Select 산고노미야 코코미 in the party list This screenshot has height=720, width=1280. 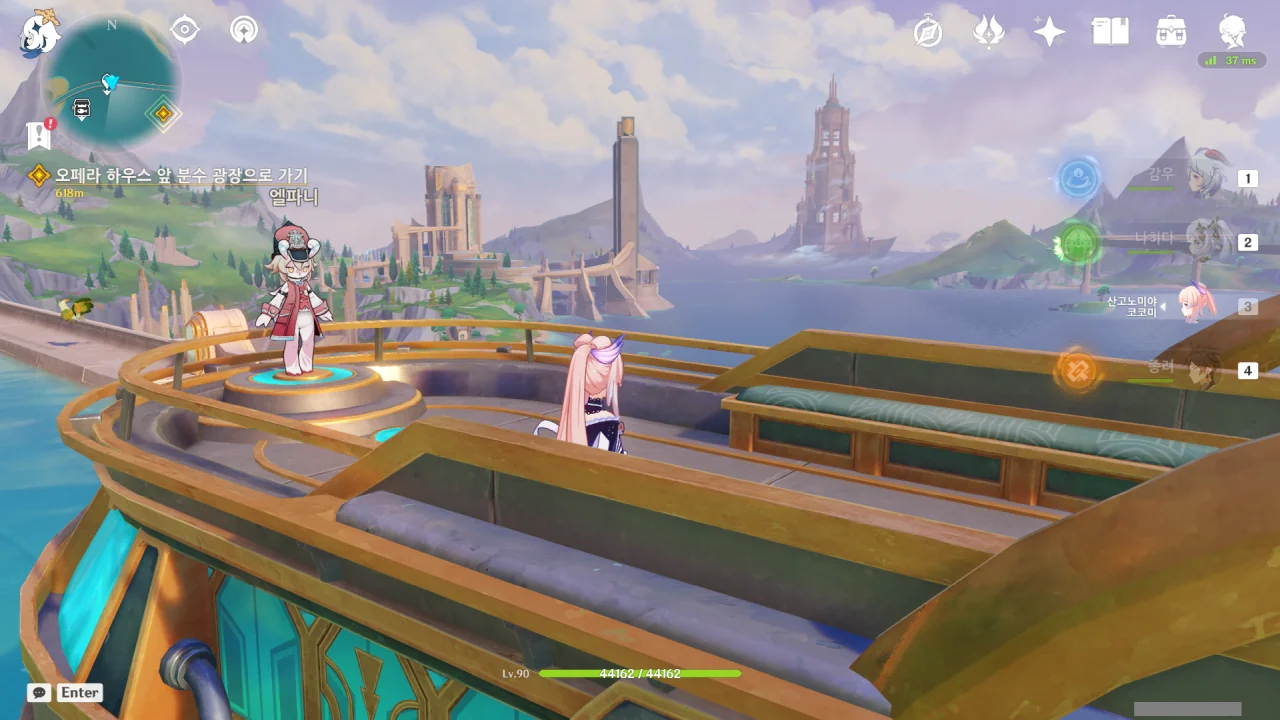click(x=1193, y=305)
